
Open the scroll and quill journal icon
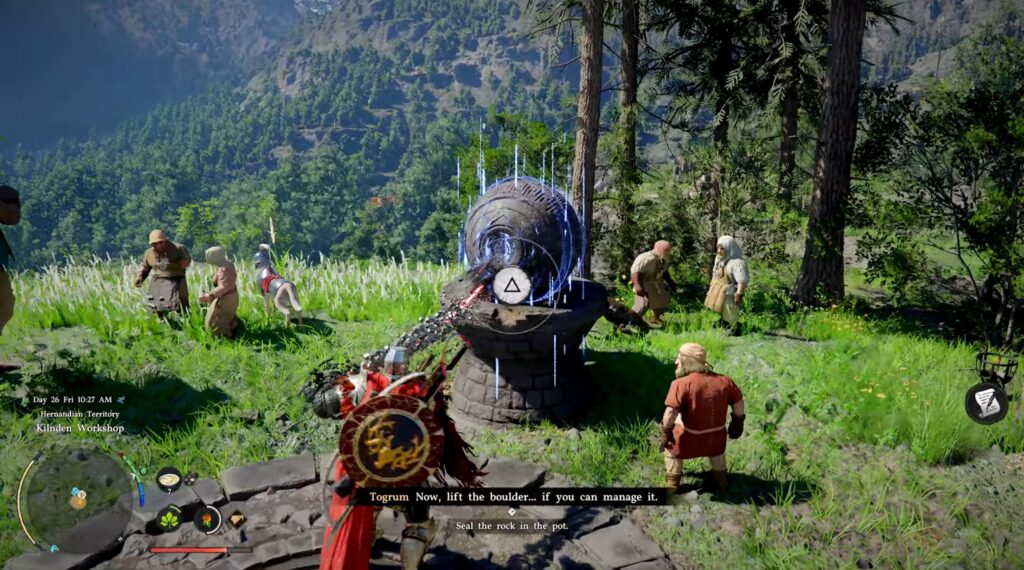coord(985,402)
